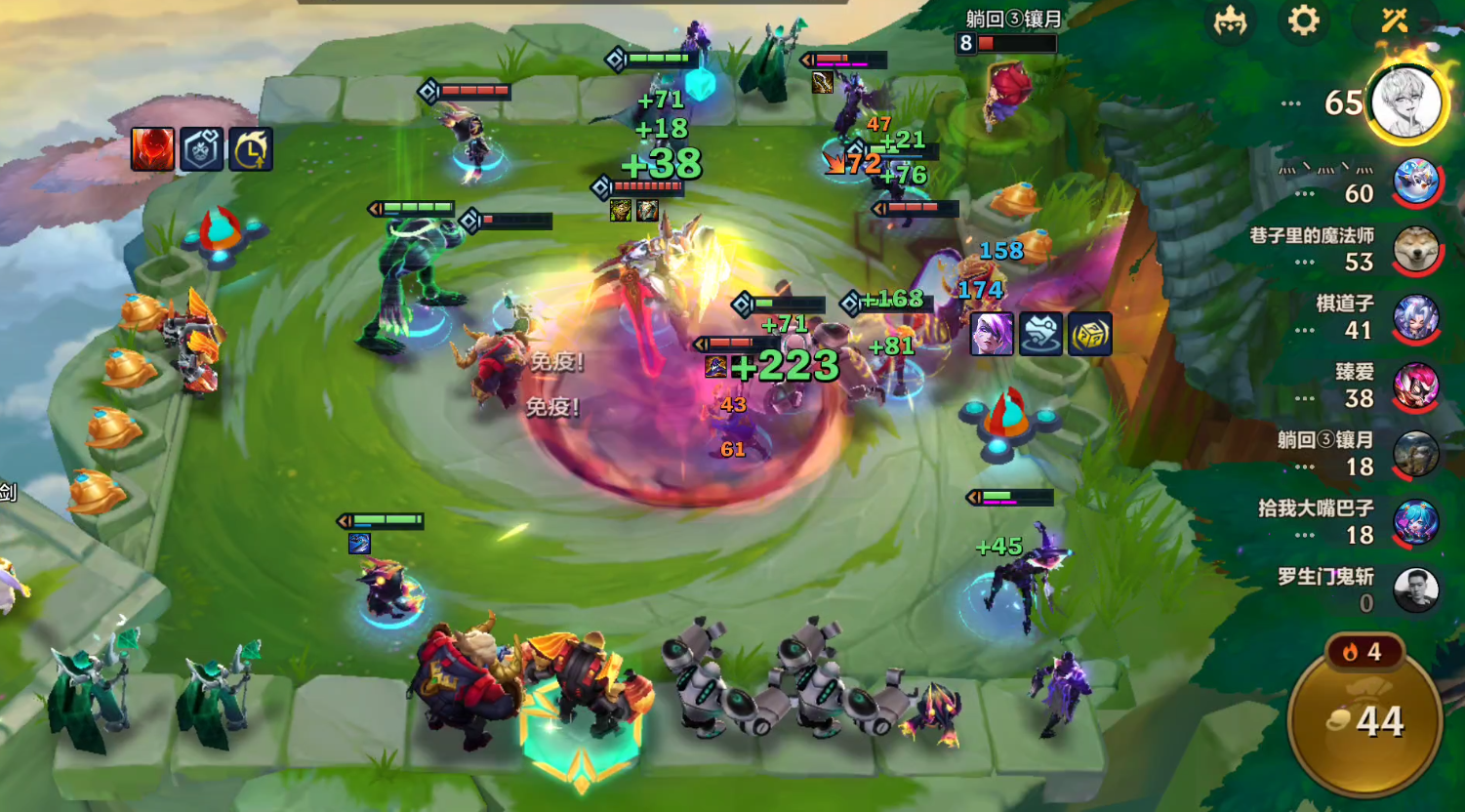Select 躺回③镶月 in the player list
The height and width of the screenshot is (812, 1465).
pyautogui.click(x=1415, y=456)
